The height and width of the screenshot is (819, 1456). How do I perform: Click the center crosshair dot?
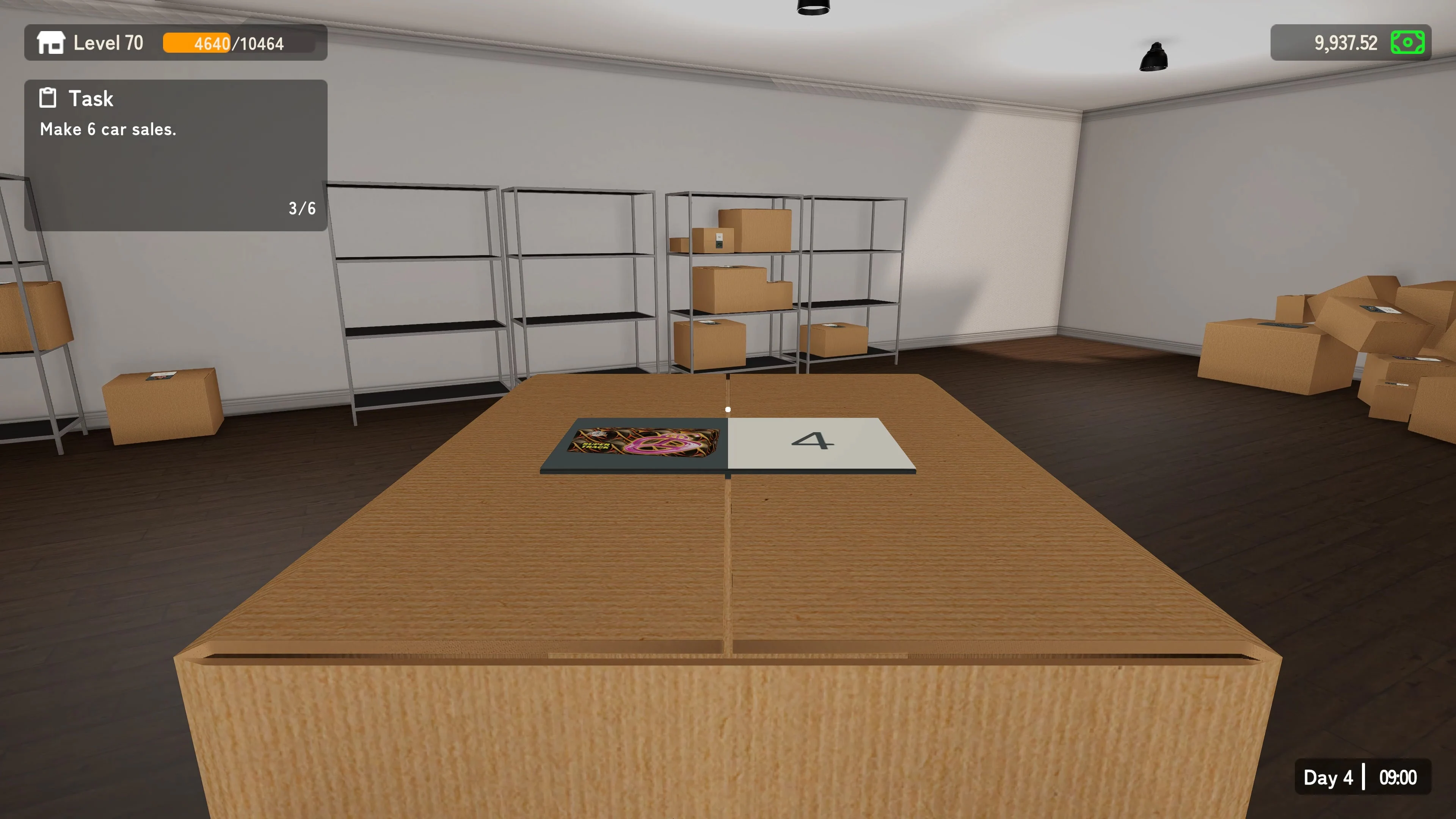click(x=728, y=409)
